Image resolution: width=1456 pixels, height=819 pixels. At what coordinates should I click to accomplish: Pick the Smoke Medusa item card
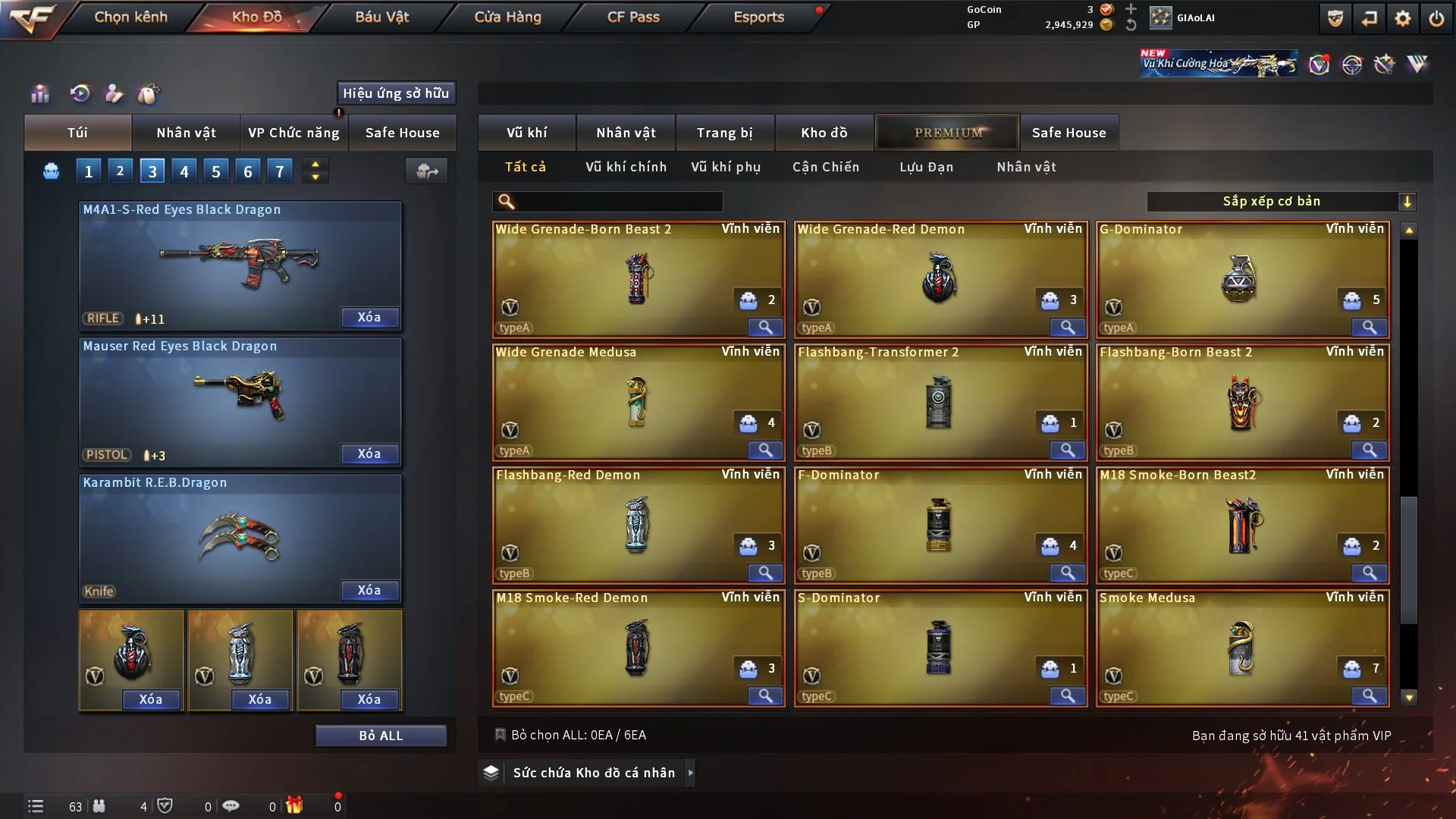click(1241, 647)
